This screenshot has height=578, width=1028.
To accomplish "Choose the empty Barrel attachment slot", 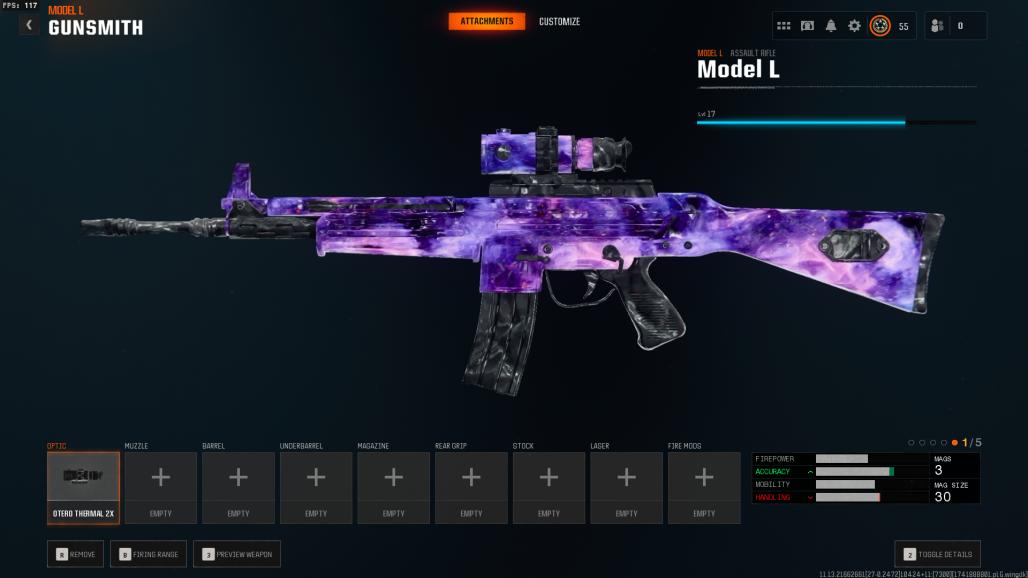I will point(238,487).
